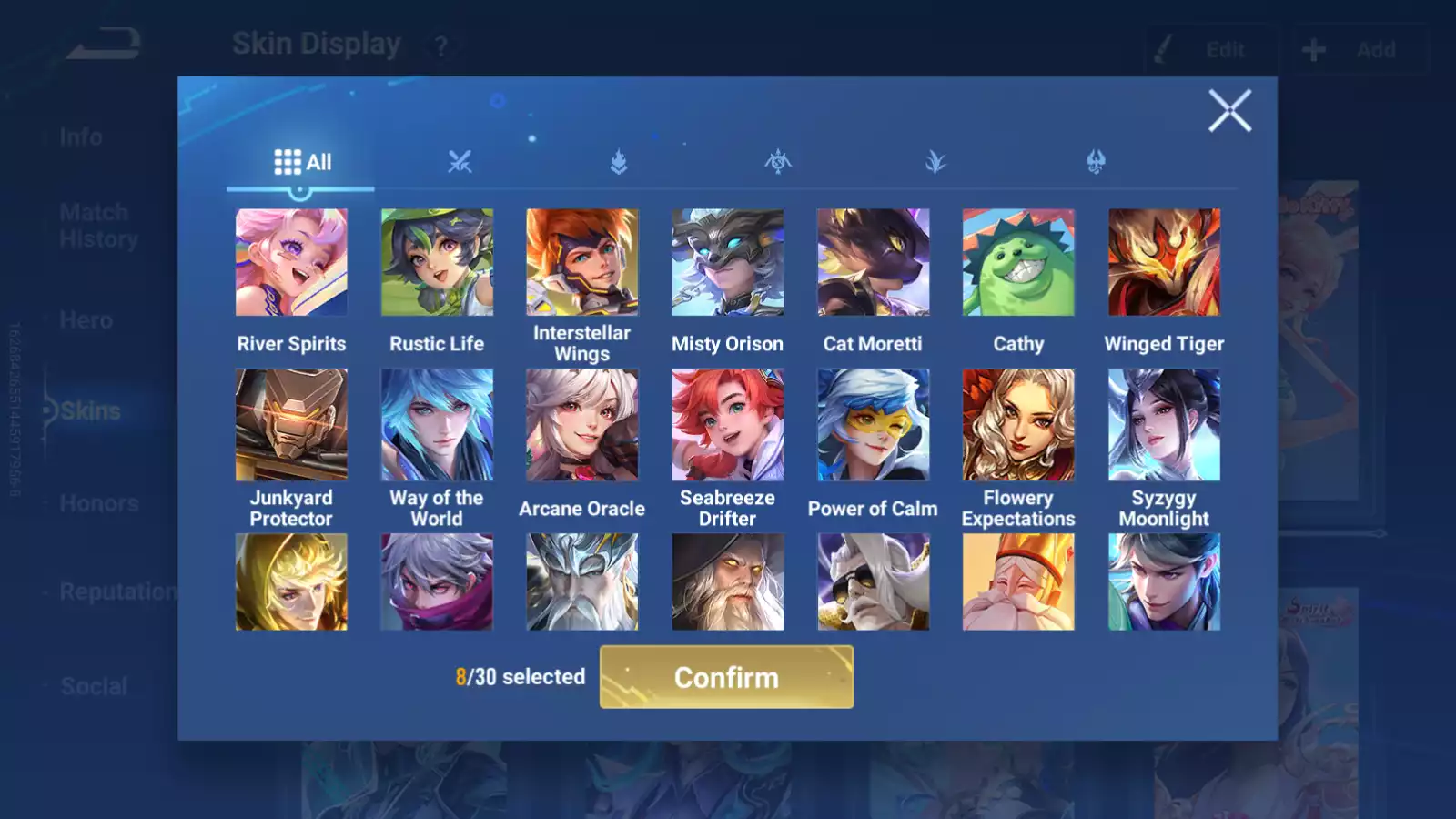Choose the Way of the World skin
The image size is (1456, 819).
pyautogui.click(x=437, y=425)
